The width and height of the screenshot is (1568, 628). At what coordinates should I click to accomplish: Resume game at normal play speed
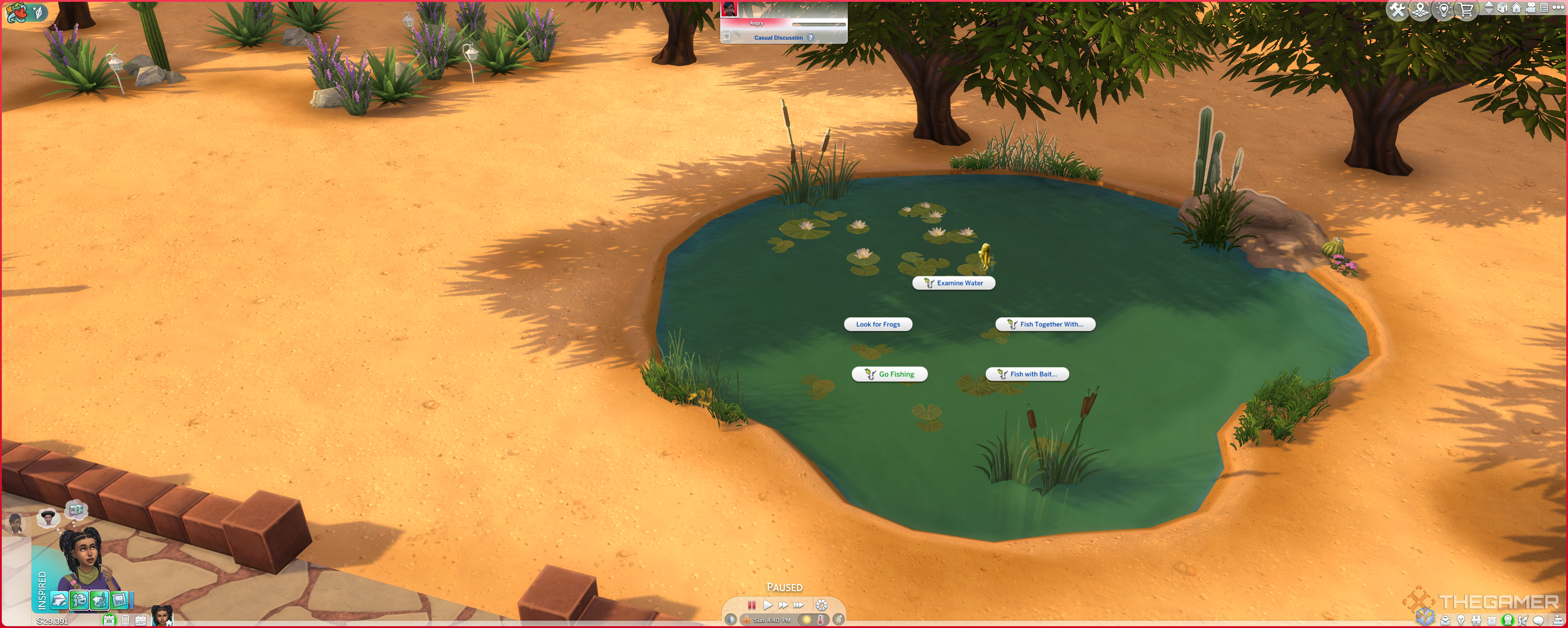pos(768,605)
